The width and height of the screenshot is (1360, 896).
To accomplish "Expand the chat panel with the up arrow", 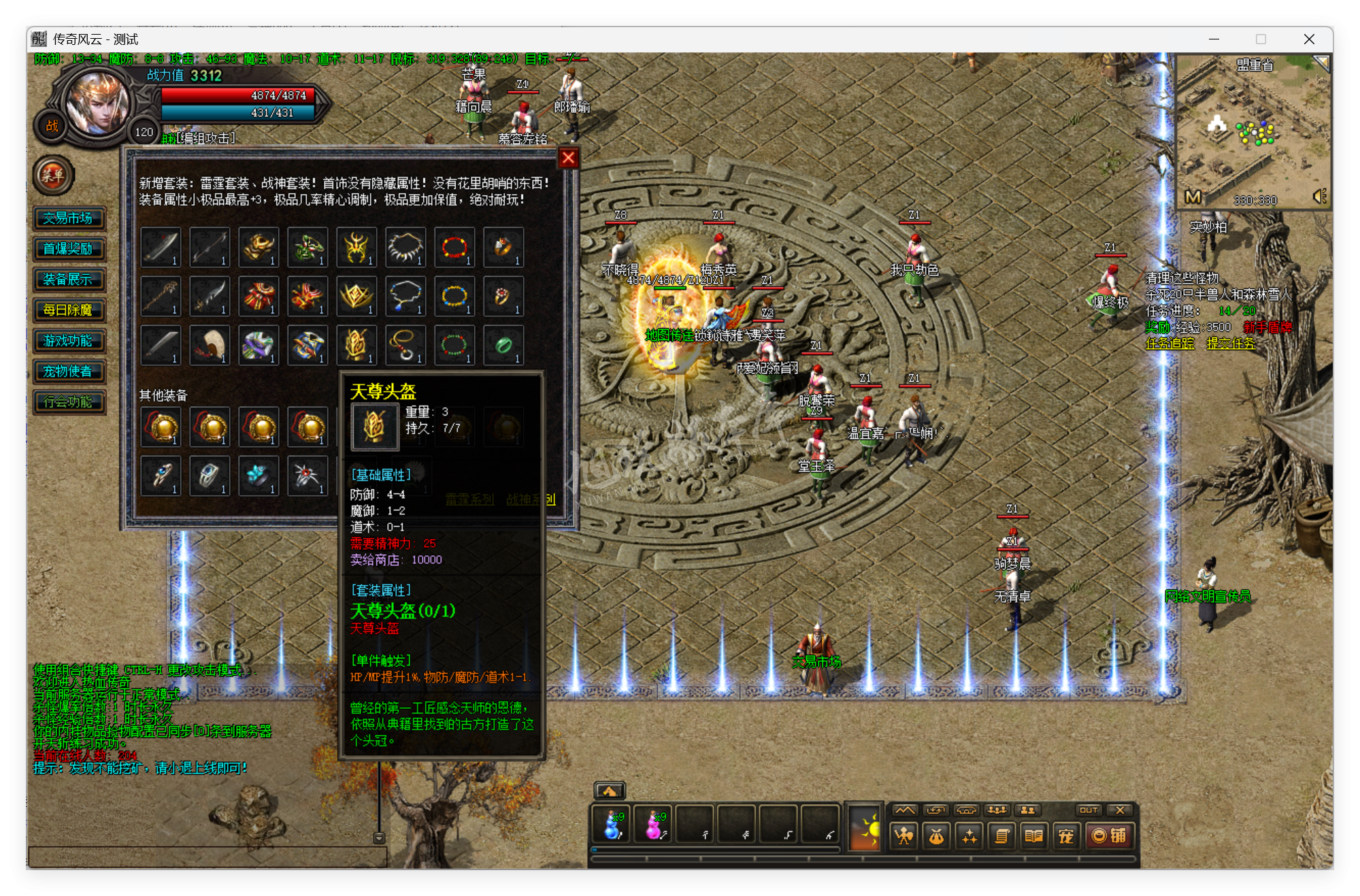I will 611,790.
